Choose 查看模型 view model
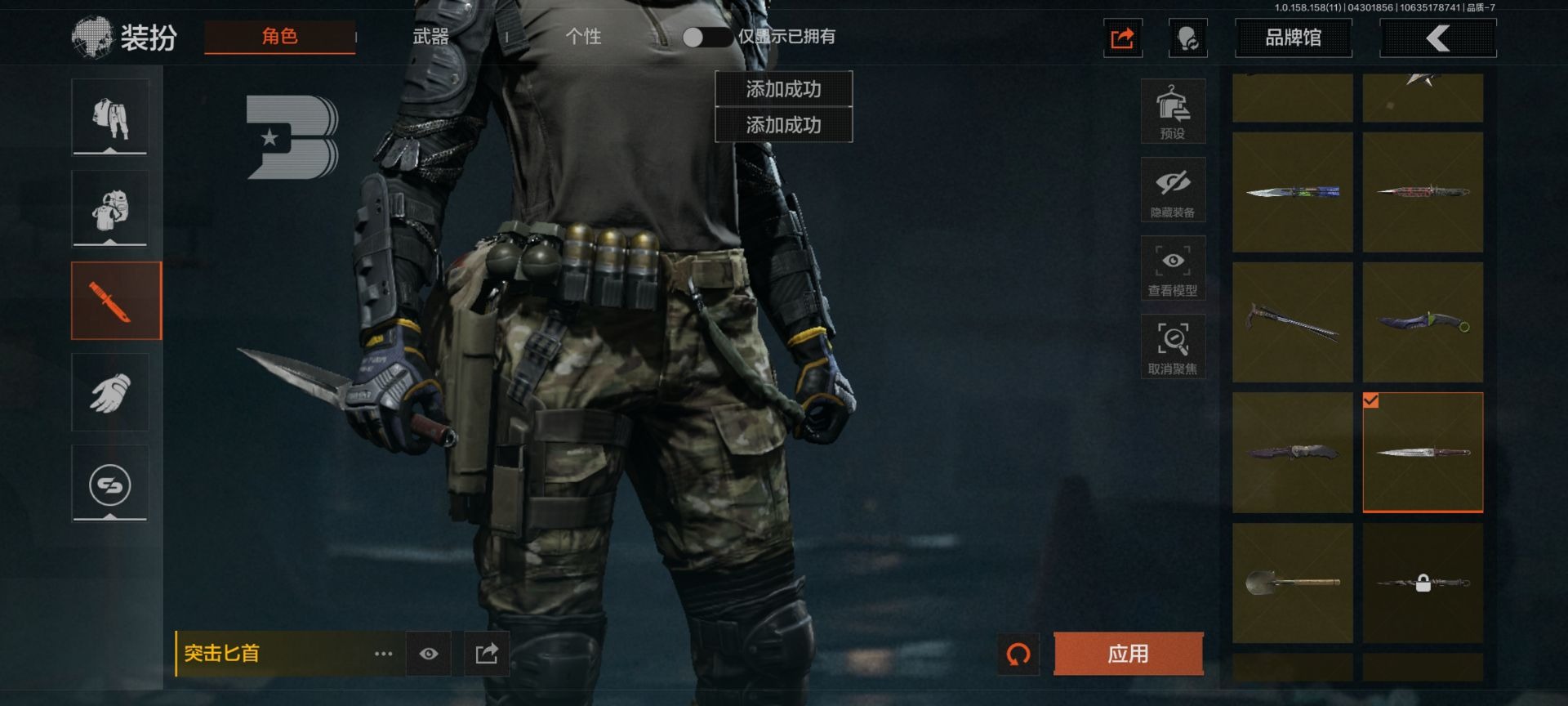The width and height of the screenshot is (1568, 706). 1173,269
